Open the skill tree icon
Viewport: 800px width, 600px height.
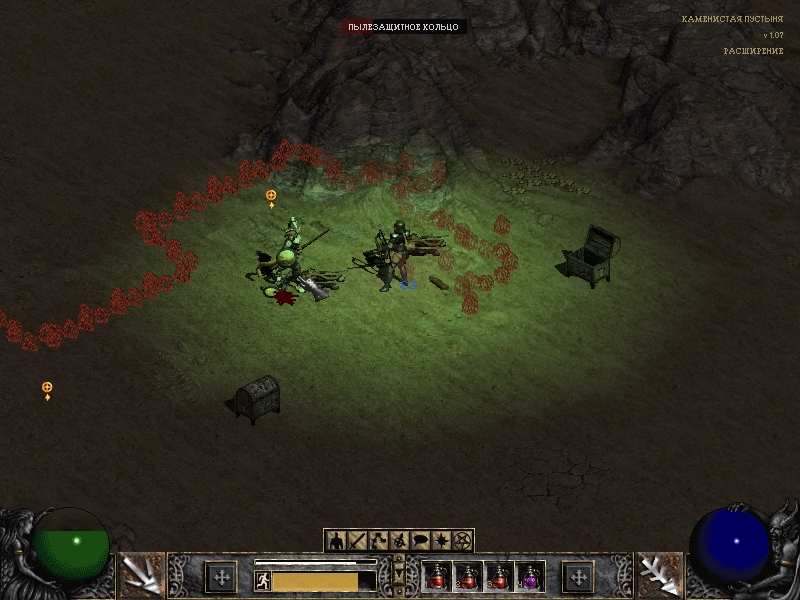tap(378, 541)
